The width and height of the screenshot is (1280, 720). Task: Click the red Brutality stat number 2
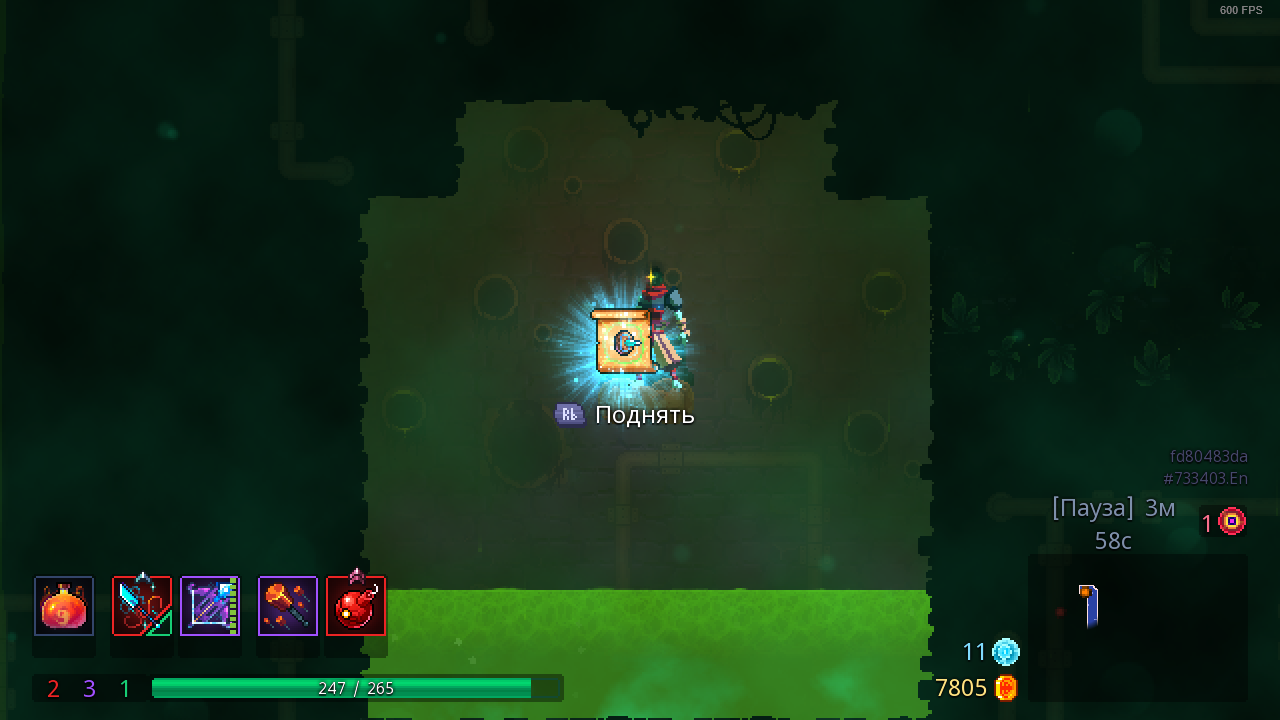point(51,688)
